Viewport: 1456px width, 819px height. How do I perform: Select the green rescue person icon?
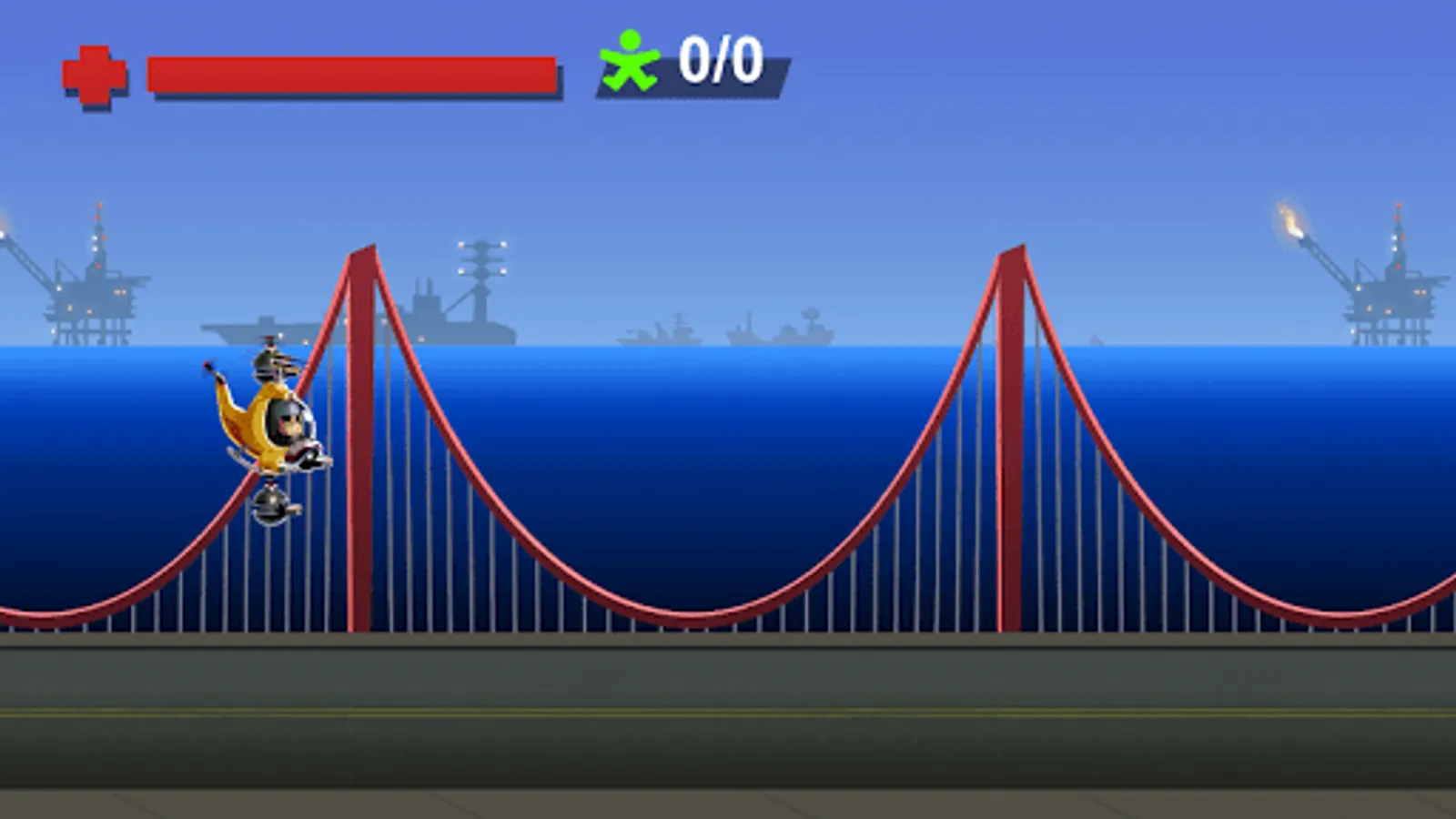pos(630,62)
